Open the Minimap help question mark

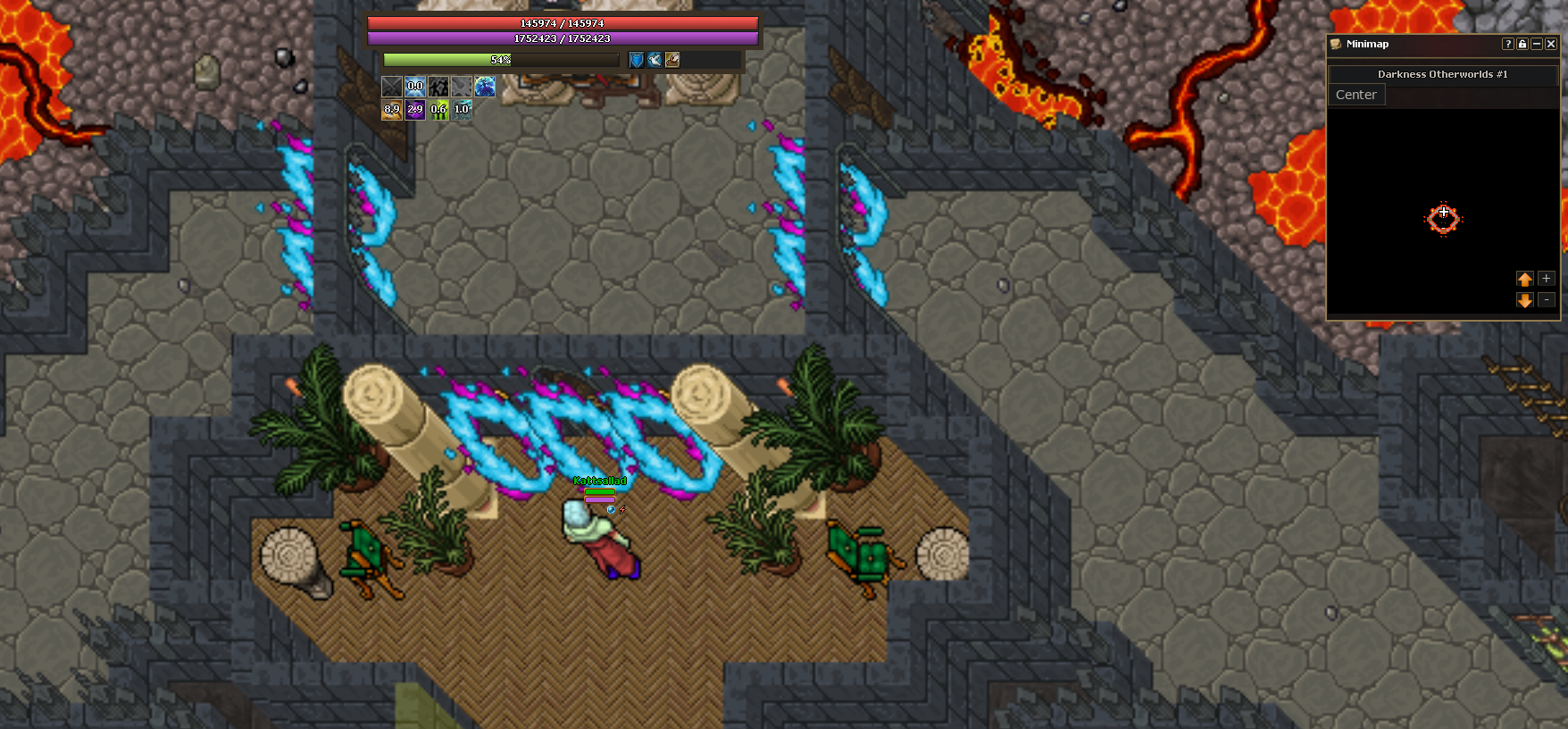coord(1508,44)
